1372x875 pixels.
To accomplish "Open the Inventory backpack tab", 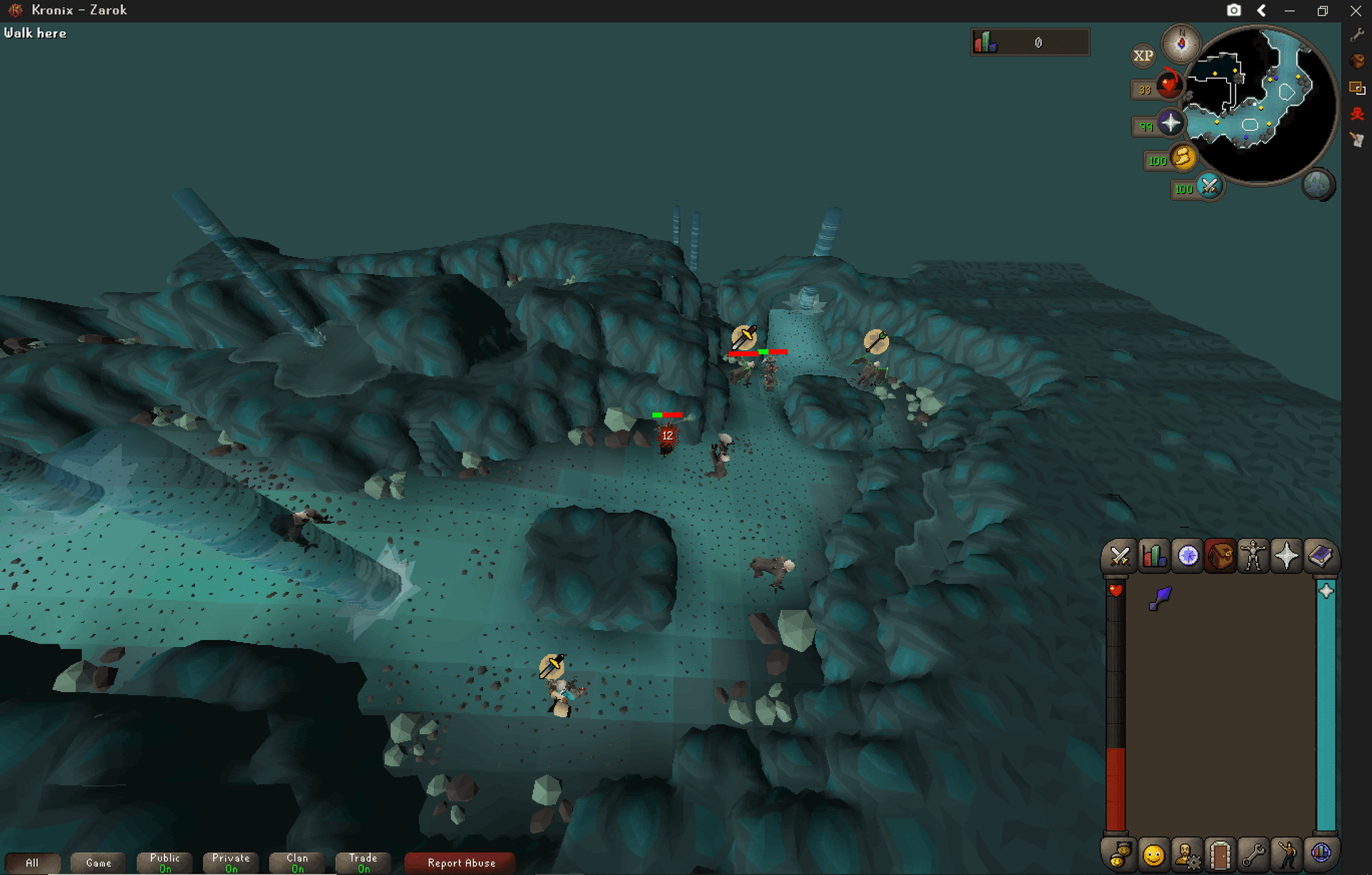I will coord(1220,556).
